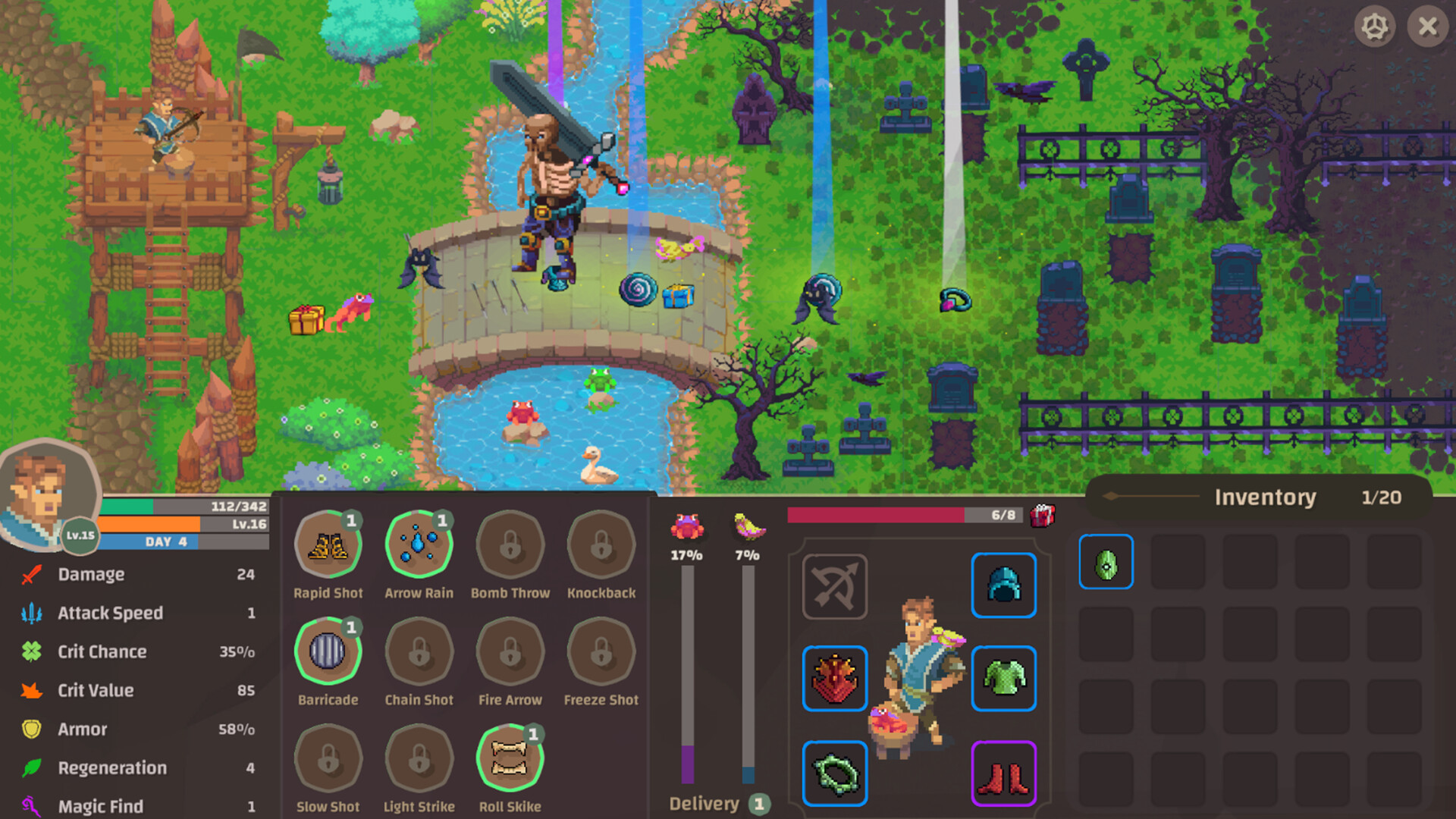Viewport: 1456px width, 819px height.
Task: Click the Inventory panel header
Action: click(x=1266, y=497)
